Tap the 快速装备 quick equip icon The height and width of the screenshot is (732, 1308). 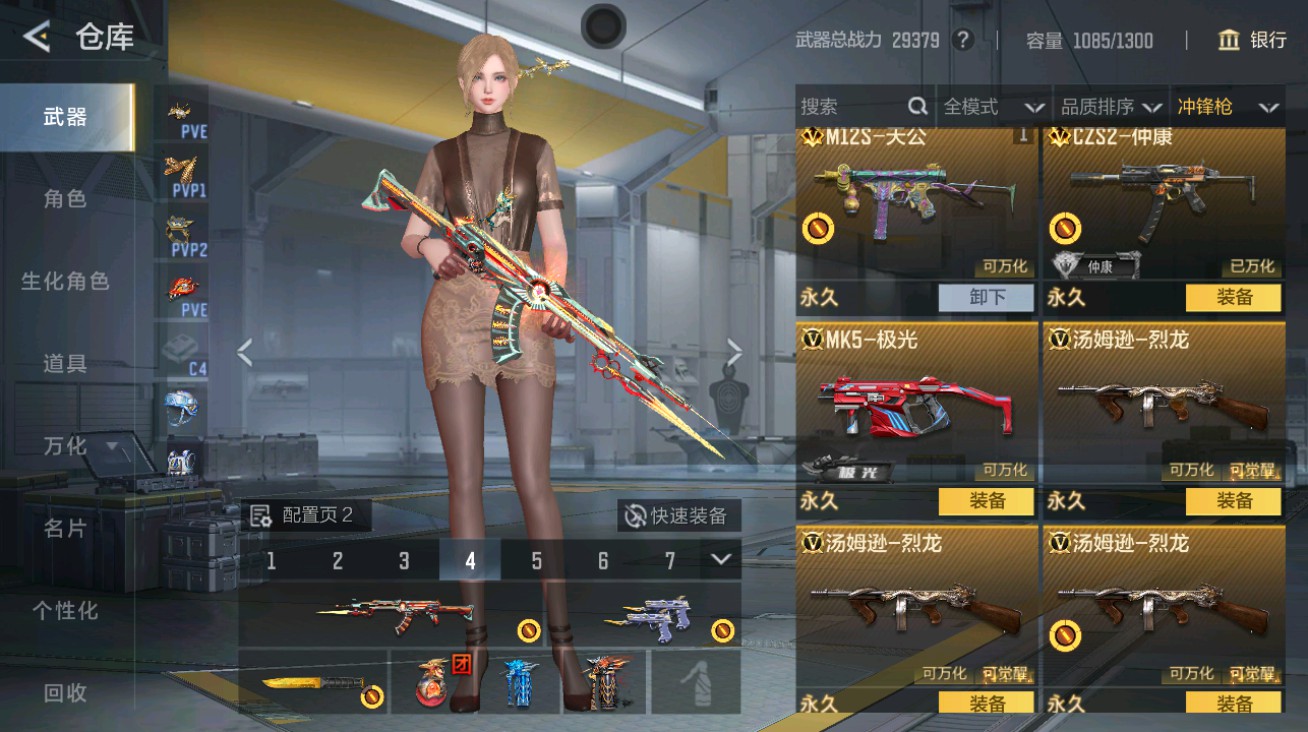coord(633,516)
